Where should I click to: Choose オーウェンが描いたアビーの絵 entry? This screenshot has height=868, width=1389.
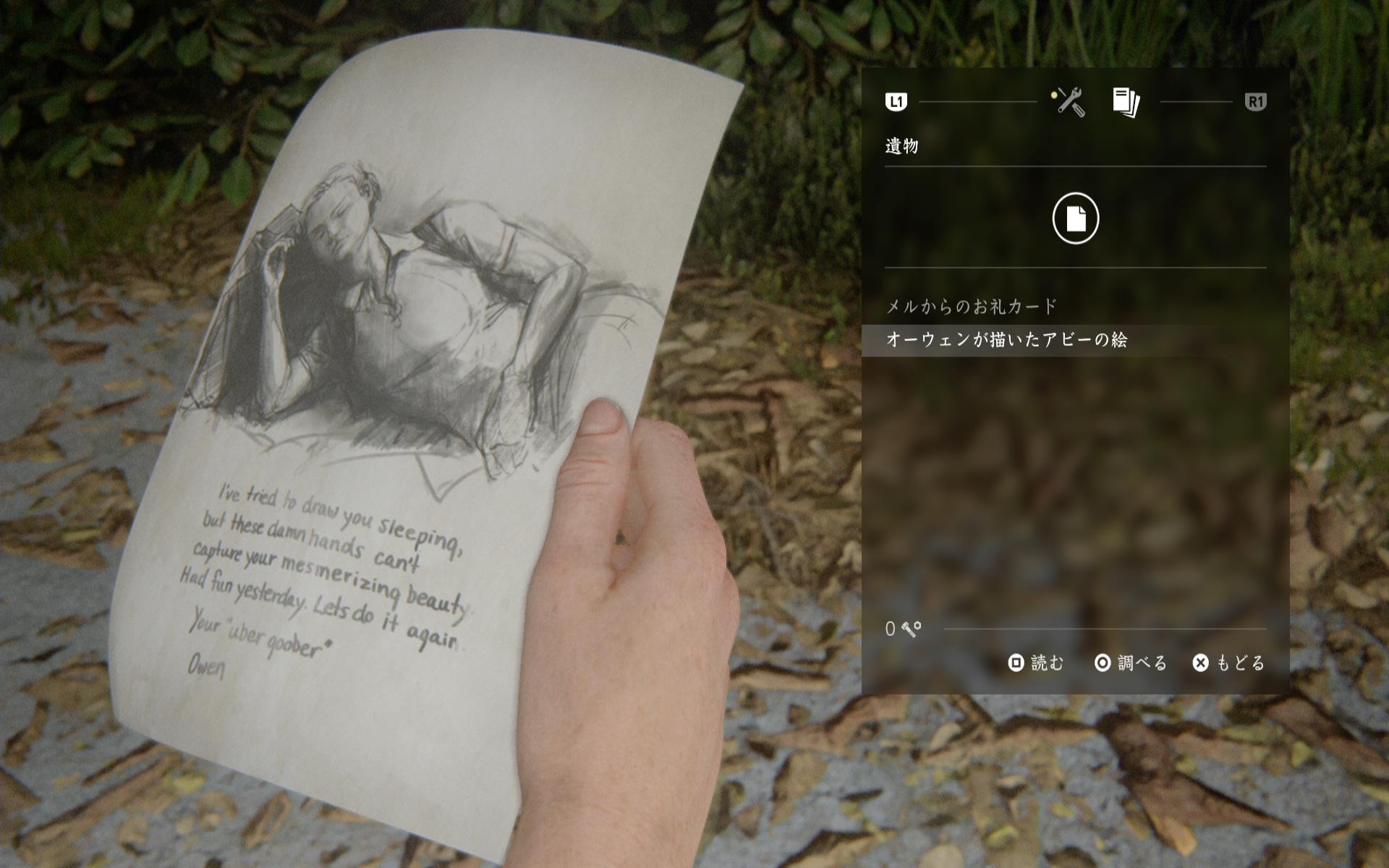coord(1006,340)
